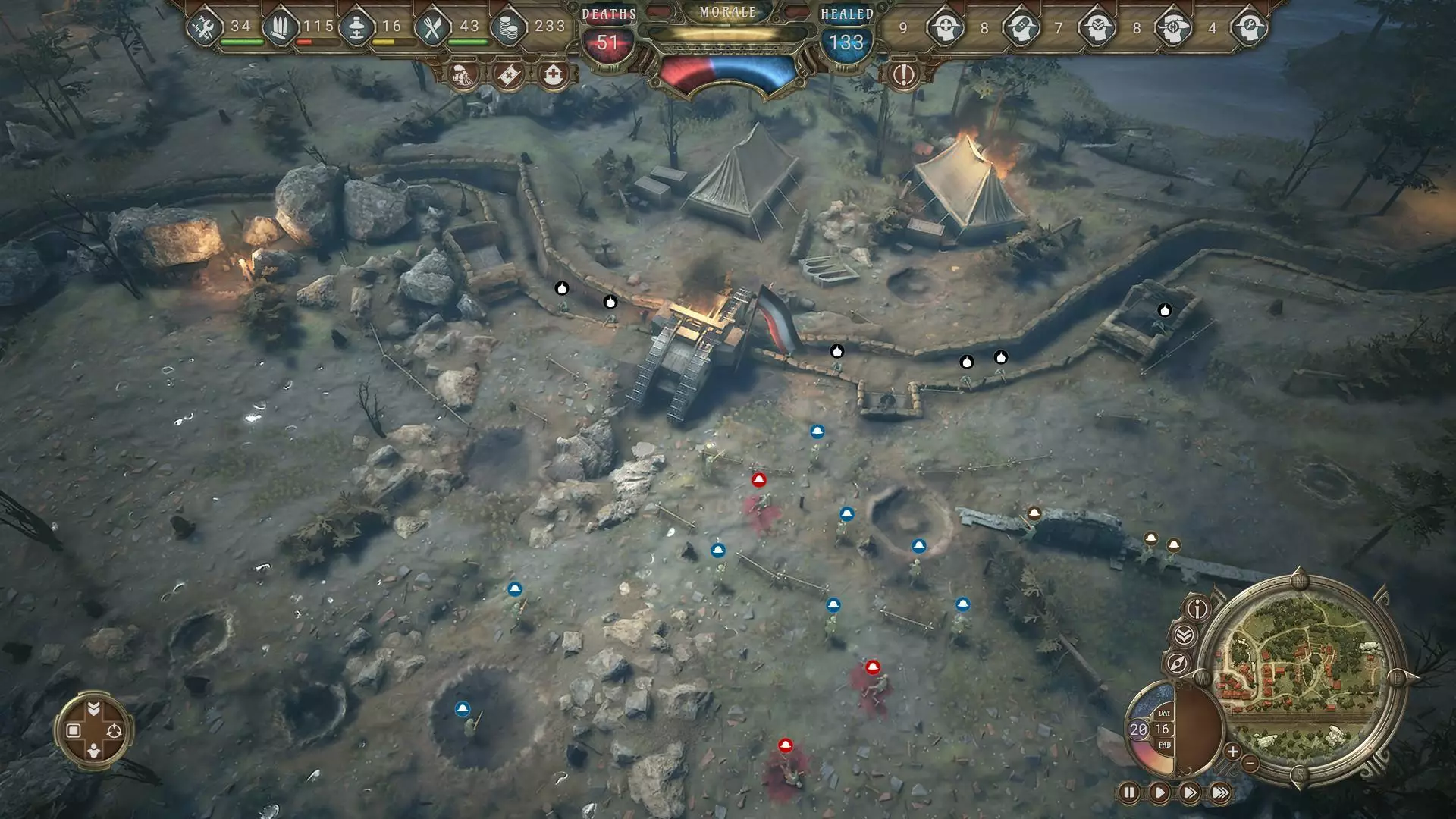Pause the game with the pause button
The width and height of the screenshot is (1456, 819).
point(1128,793)
